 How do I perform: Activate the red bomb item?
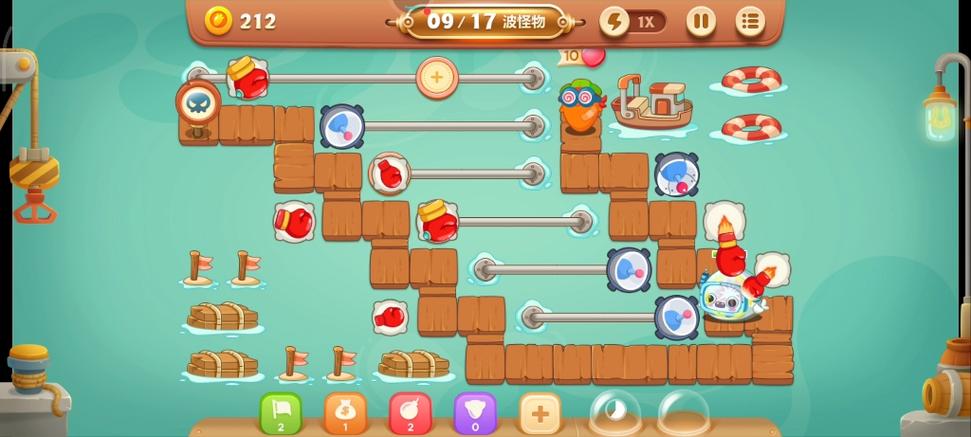coord(410,414)
